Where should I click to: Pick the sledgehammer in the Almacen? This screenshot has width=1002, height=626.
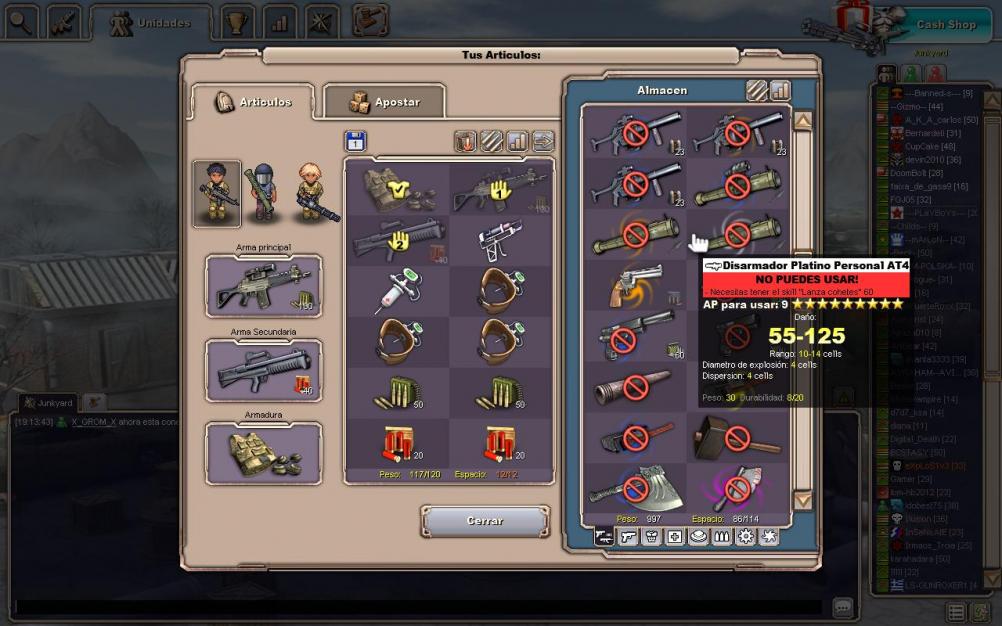(x=737, y=437)
